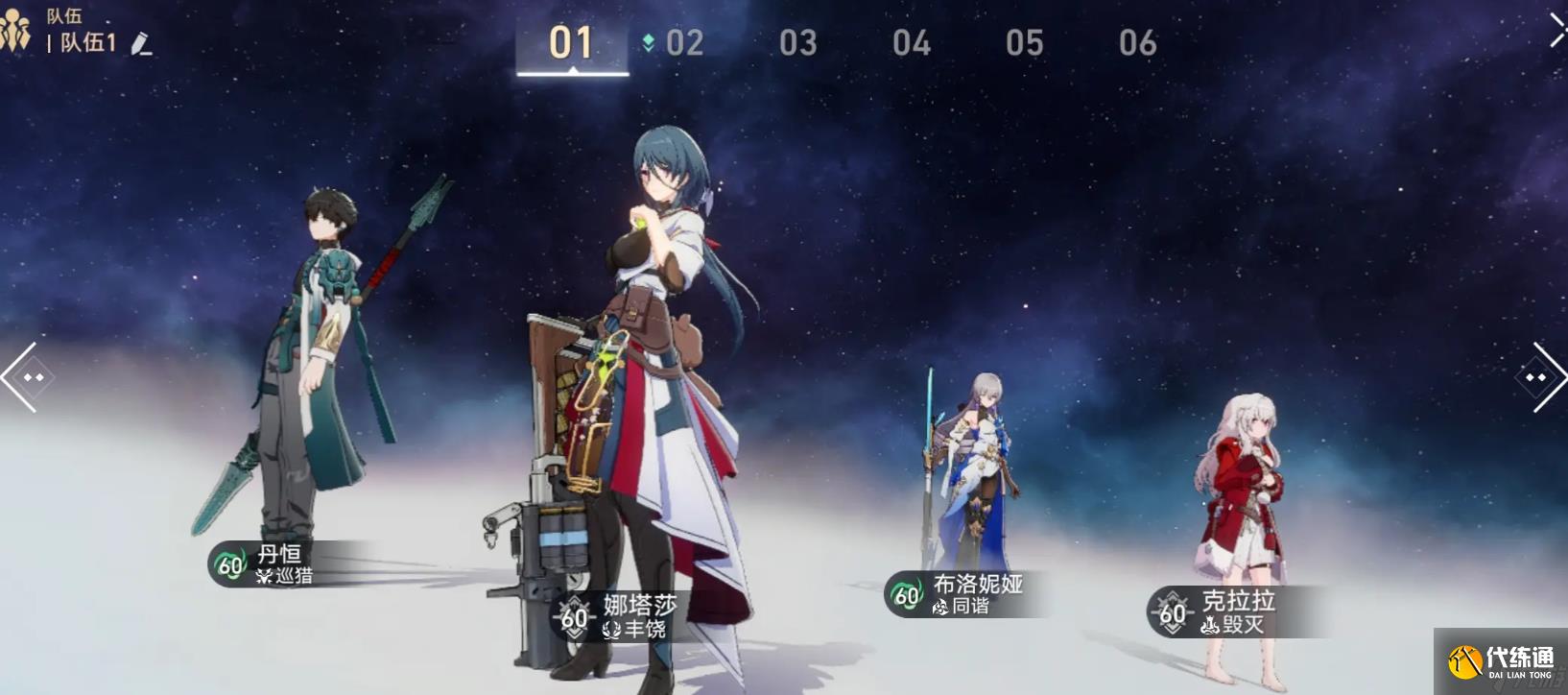Open the rename editor for 队伍1
The image size is (1568, 695).
(142, 45)
